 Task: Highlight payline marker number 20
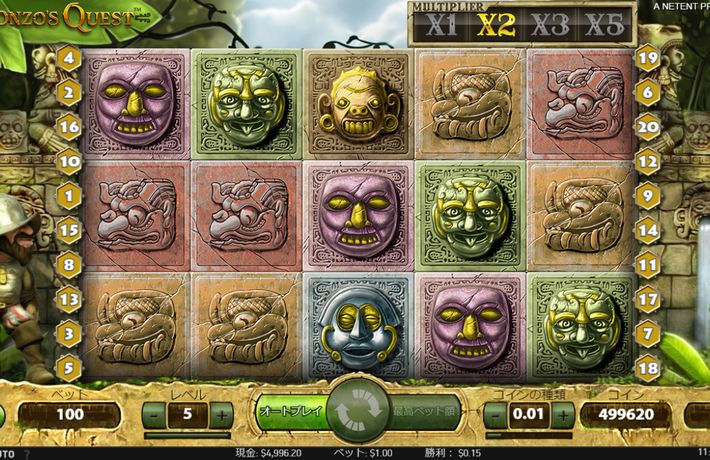(647, 126)
